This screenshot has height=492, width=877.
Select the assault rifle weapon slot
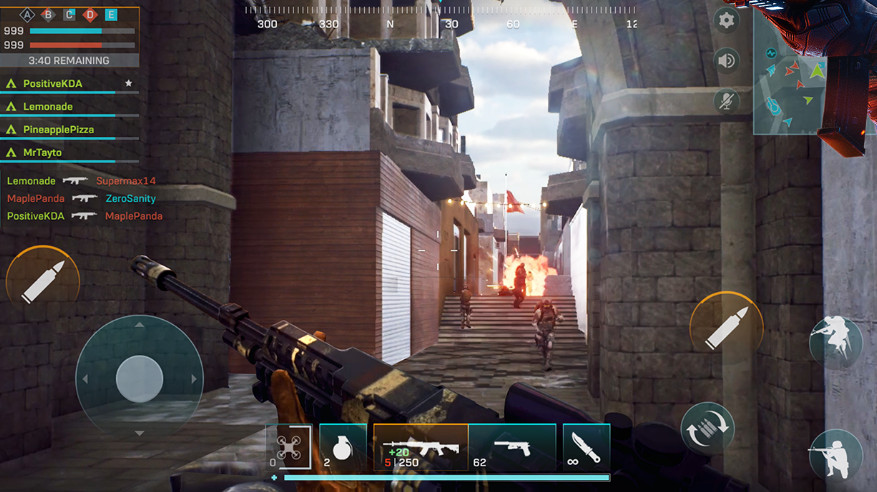point(420,447)
